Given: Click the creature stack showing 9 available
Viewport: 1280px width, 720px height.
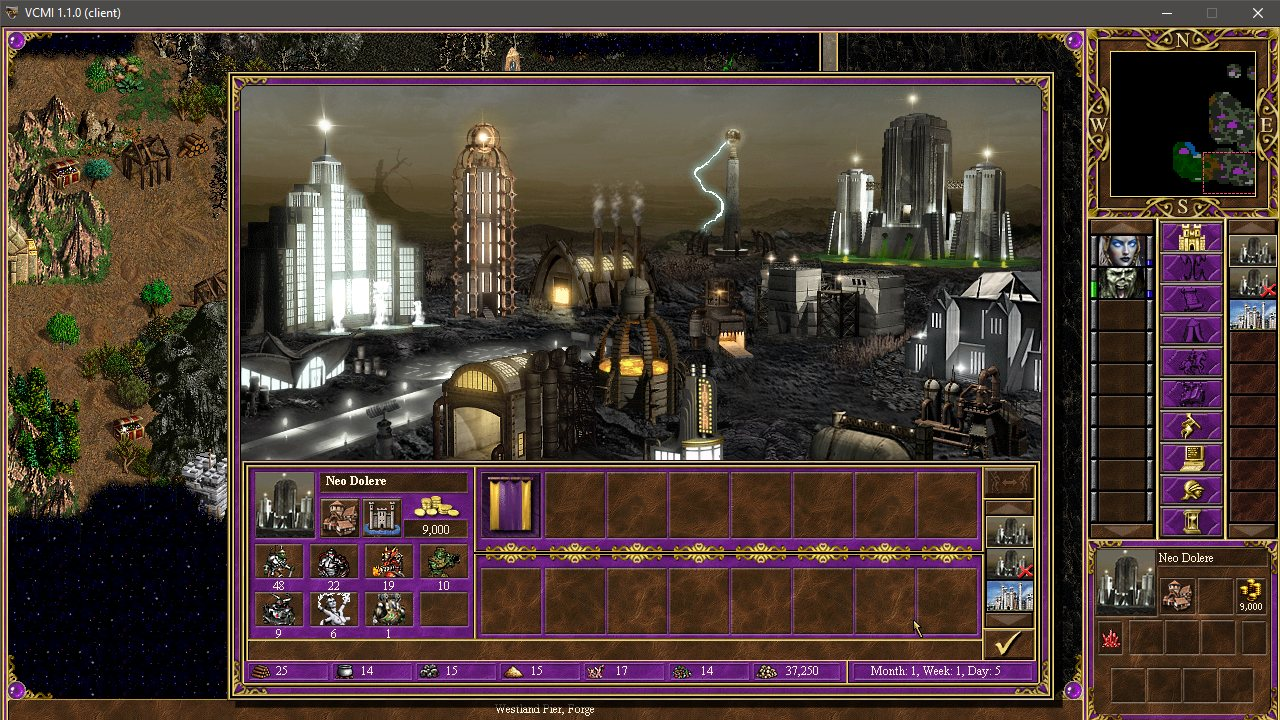Looking at the screenshot, I should [281, 609].
